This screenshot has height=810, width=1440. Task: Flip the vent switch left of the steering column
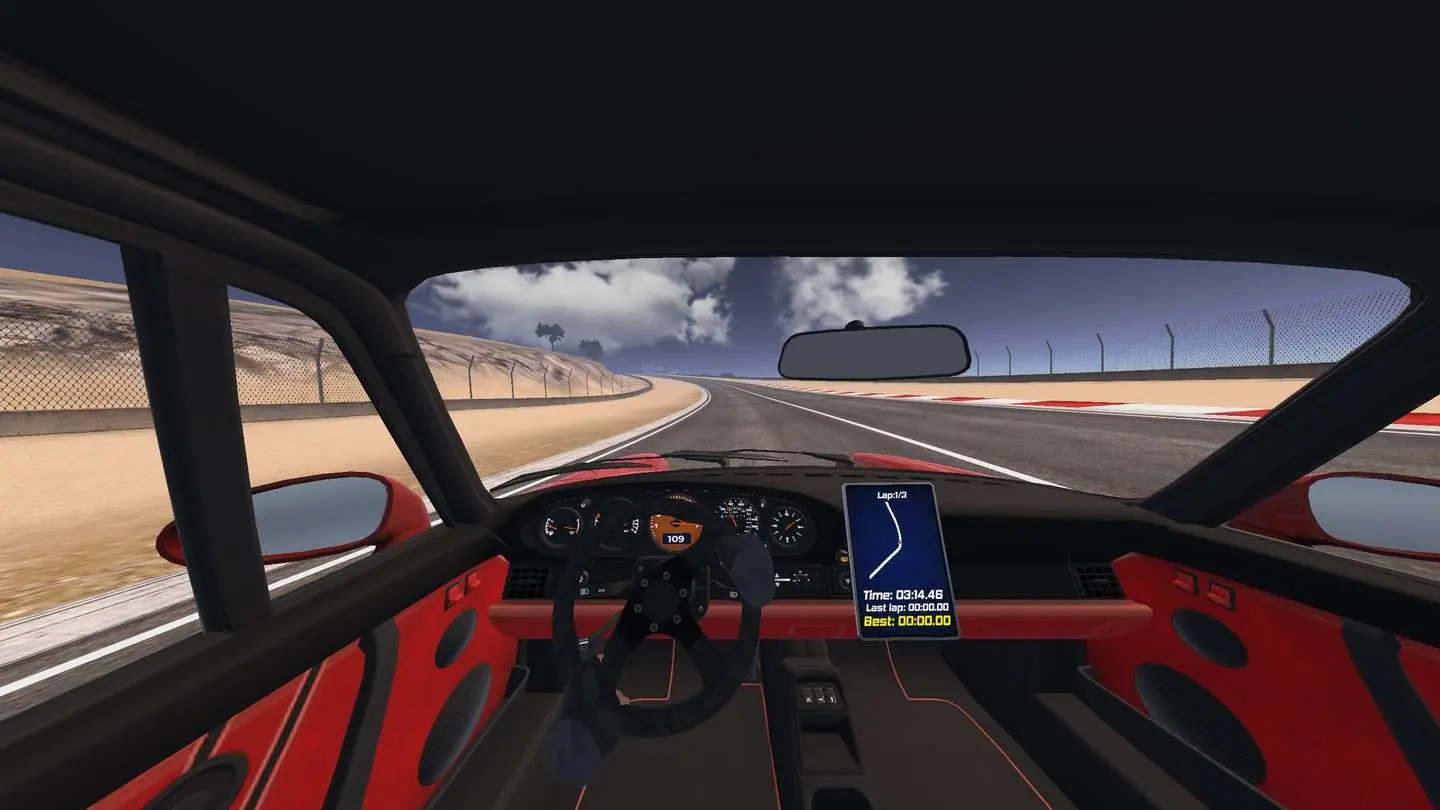(582, 578)
